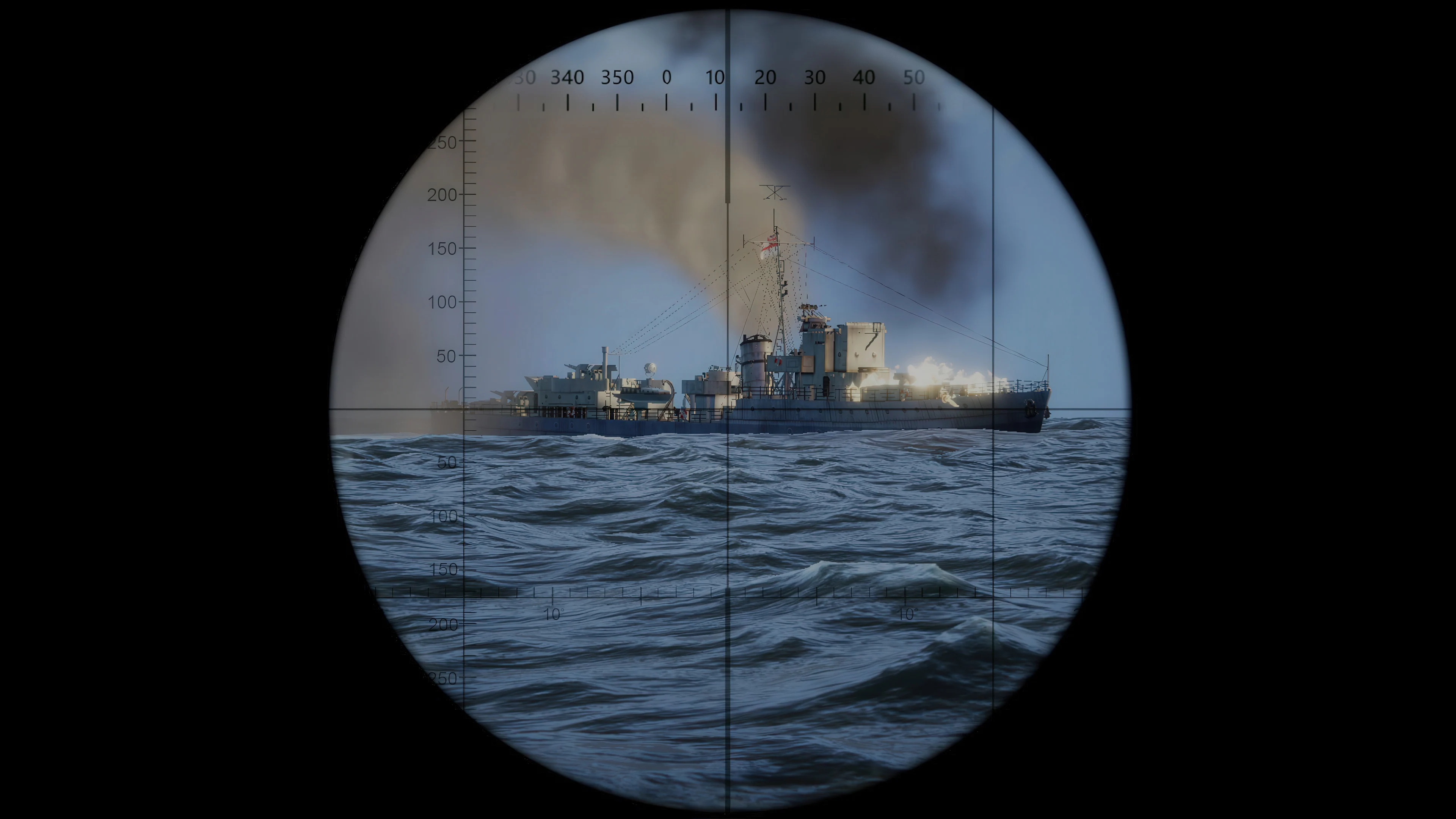Viewport: 1456px width, 819px height.
Task: Click the bearing 20 tick mark
Action: [x=766, y=105]
